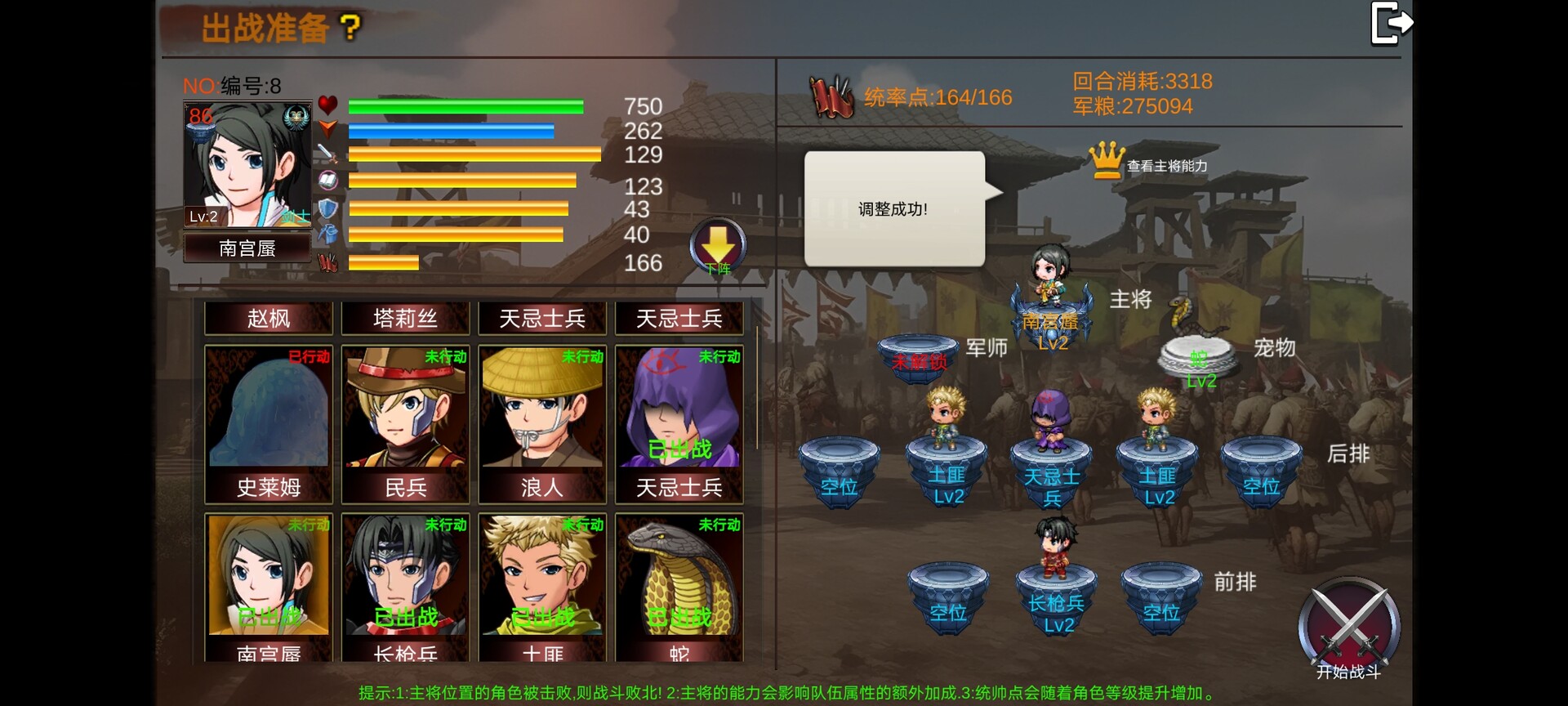Switch to the 塔莉丝 tab
This screenshot has height=706, width=1568.
(x=405, y=319)
